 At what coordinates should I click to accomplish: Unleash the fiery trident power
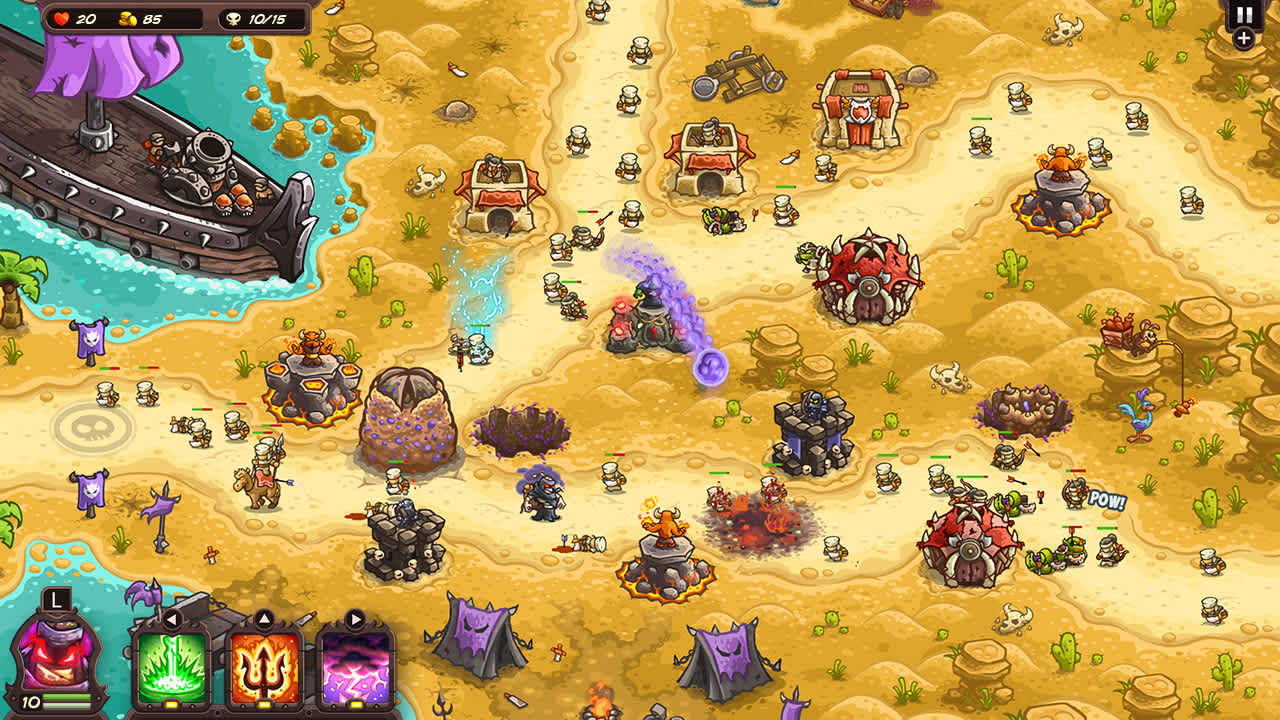(263, 665)
